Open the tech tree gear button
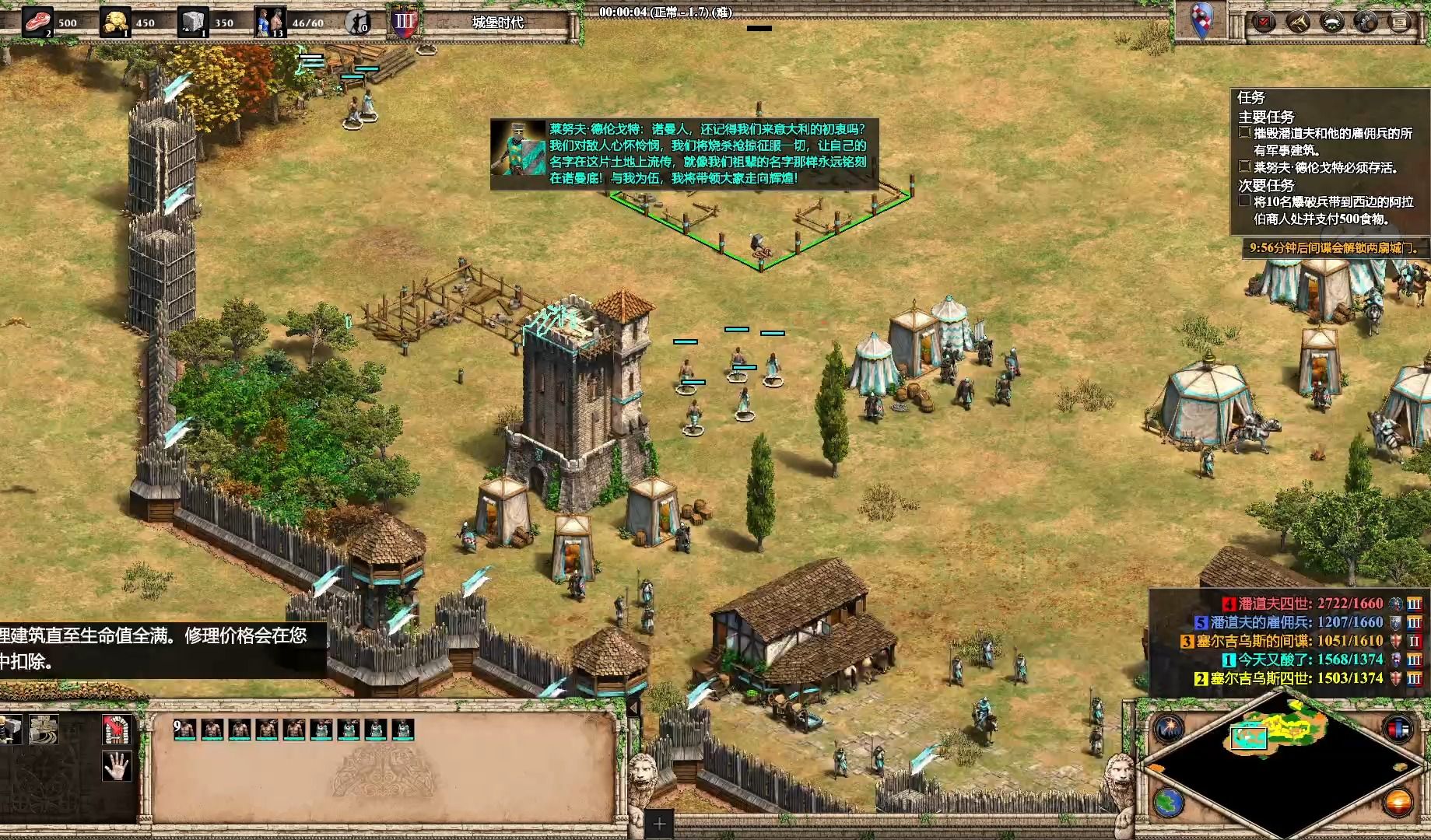Image resolution: width=1431 pixels, height=840 pixels. coord(1366,22)
